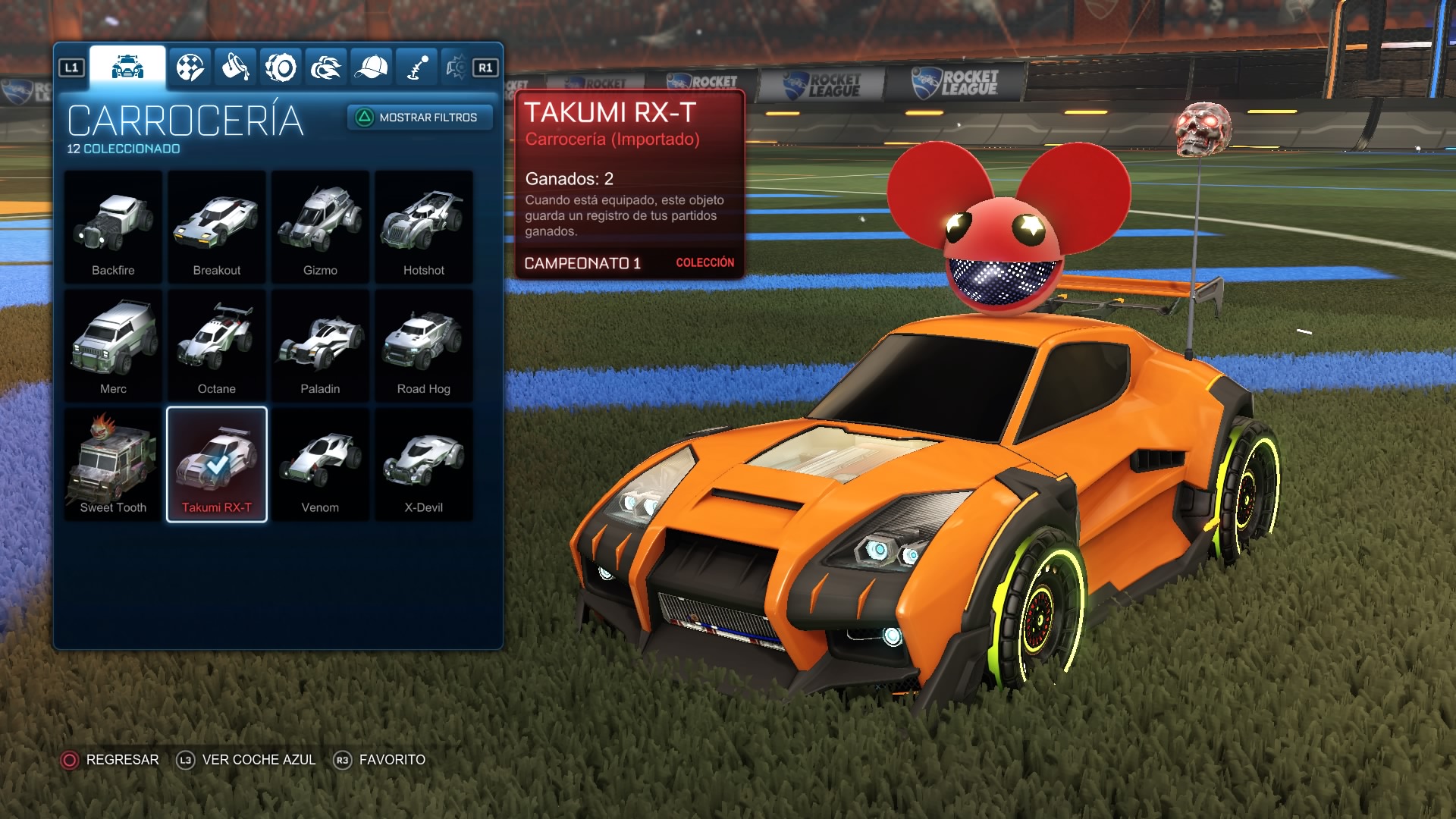Screen dimensions: 1456x819
Task: Select the X-Devil car body
Action: [424, 464]
